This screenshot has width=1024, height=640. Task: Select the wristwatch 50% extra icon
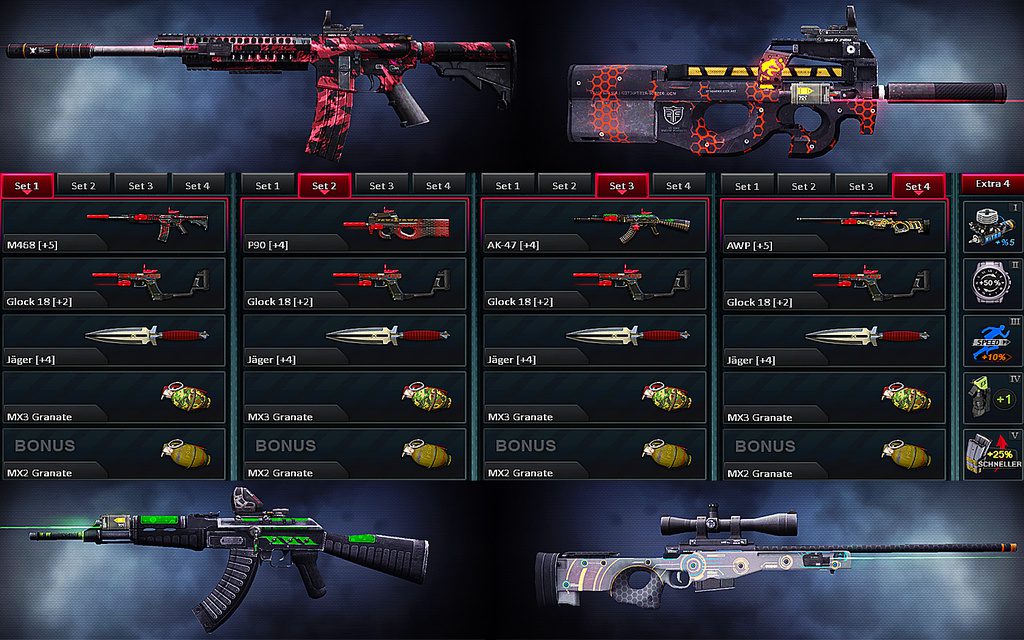click(992, 284)
